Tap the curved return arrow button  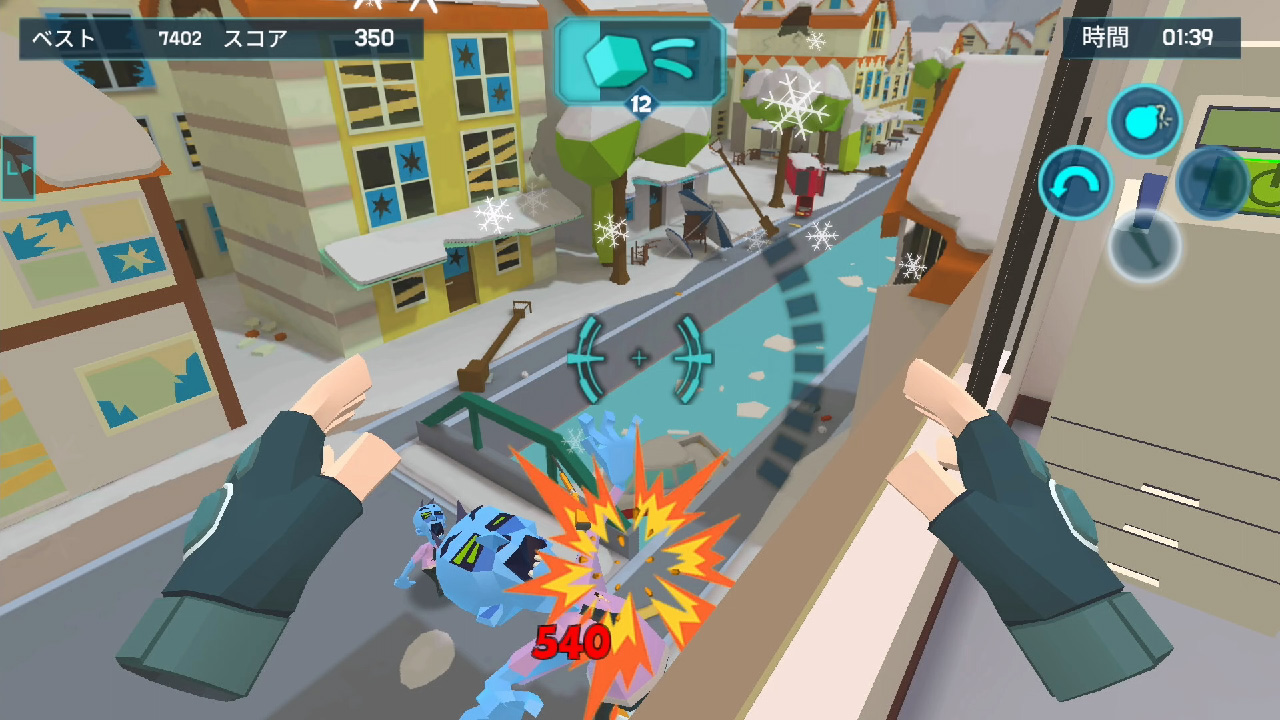[x=1075, y=183]
